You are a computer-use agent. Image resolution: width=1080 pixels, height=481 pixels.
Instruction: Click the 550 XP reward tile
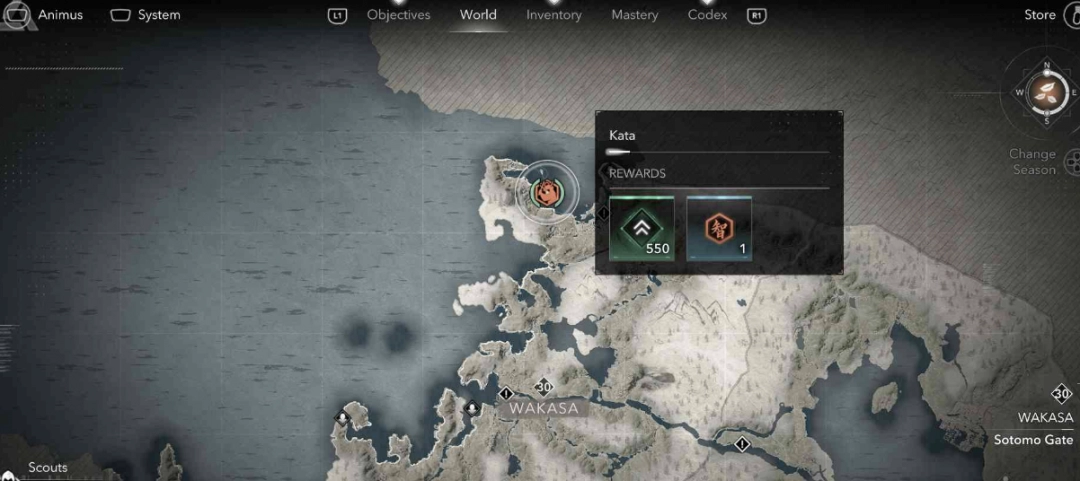tap(642, 228)
